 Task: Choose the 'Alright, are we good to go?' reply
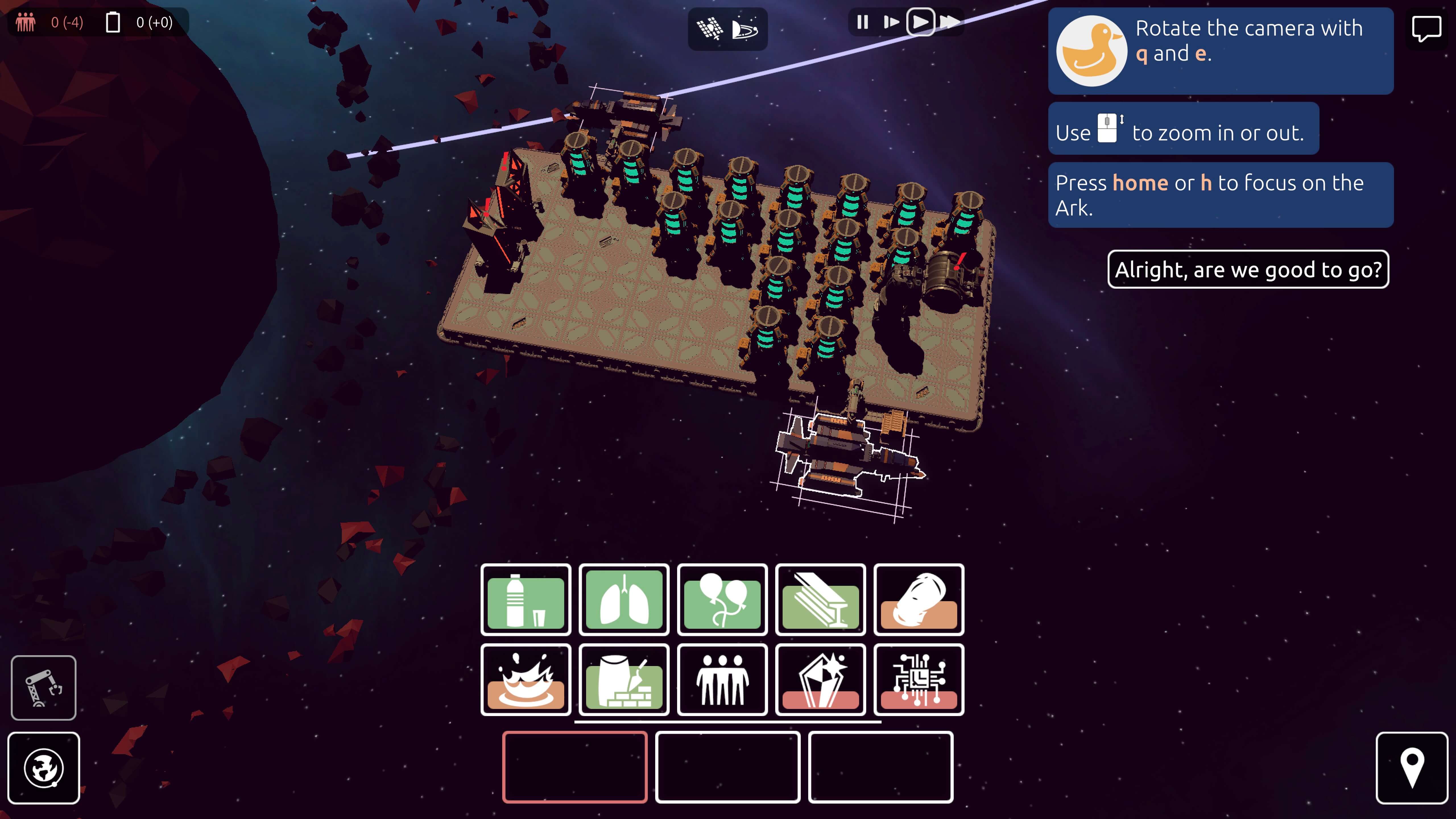pyautogui.click(x=1248, y=270)
